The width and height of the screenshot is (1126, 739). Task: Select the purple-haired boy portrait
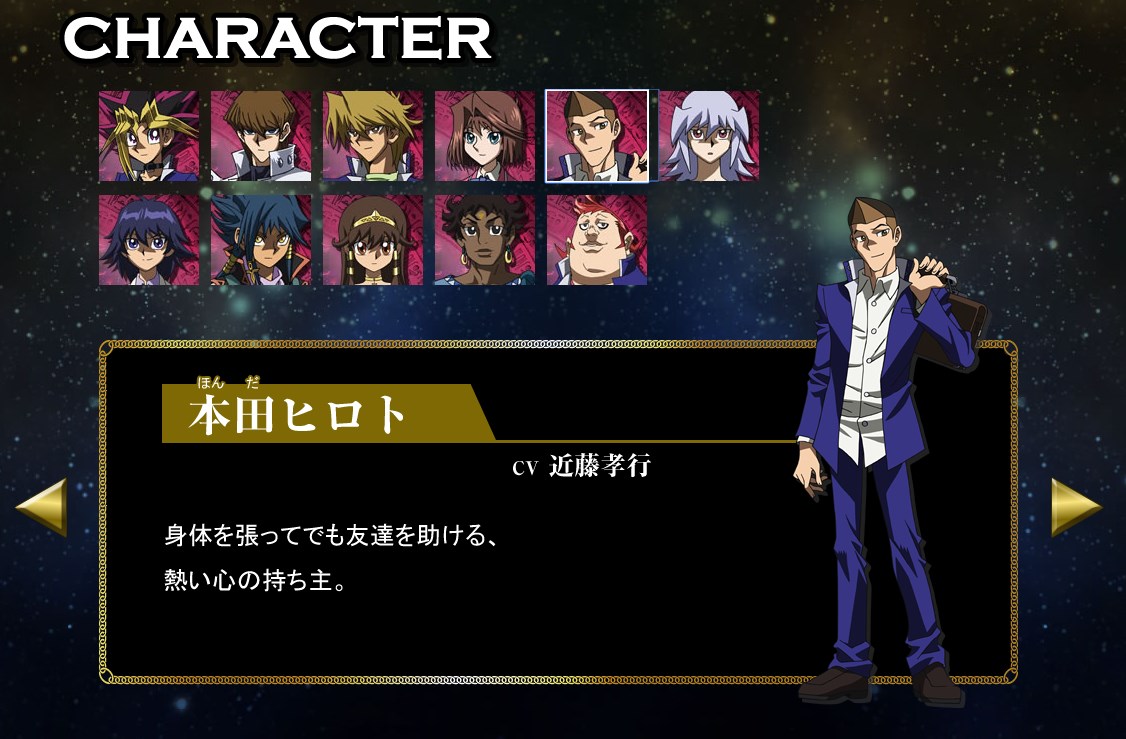pyautogui.click(x=149, y=240)
